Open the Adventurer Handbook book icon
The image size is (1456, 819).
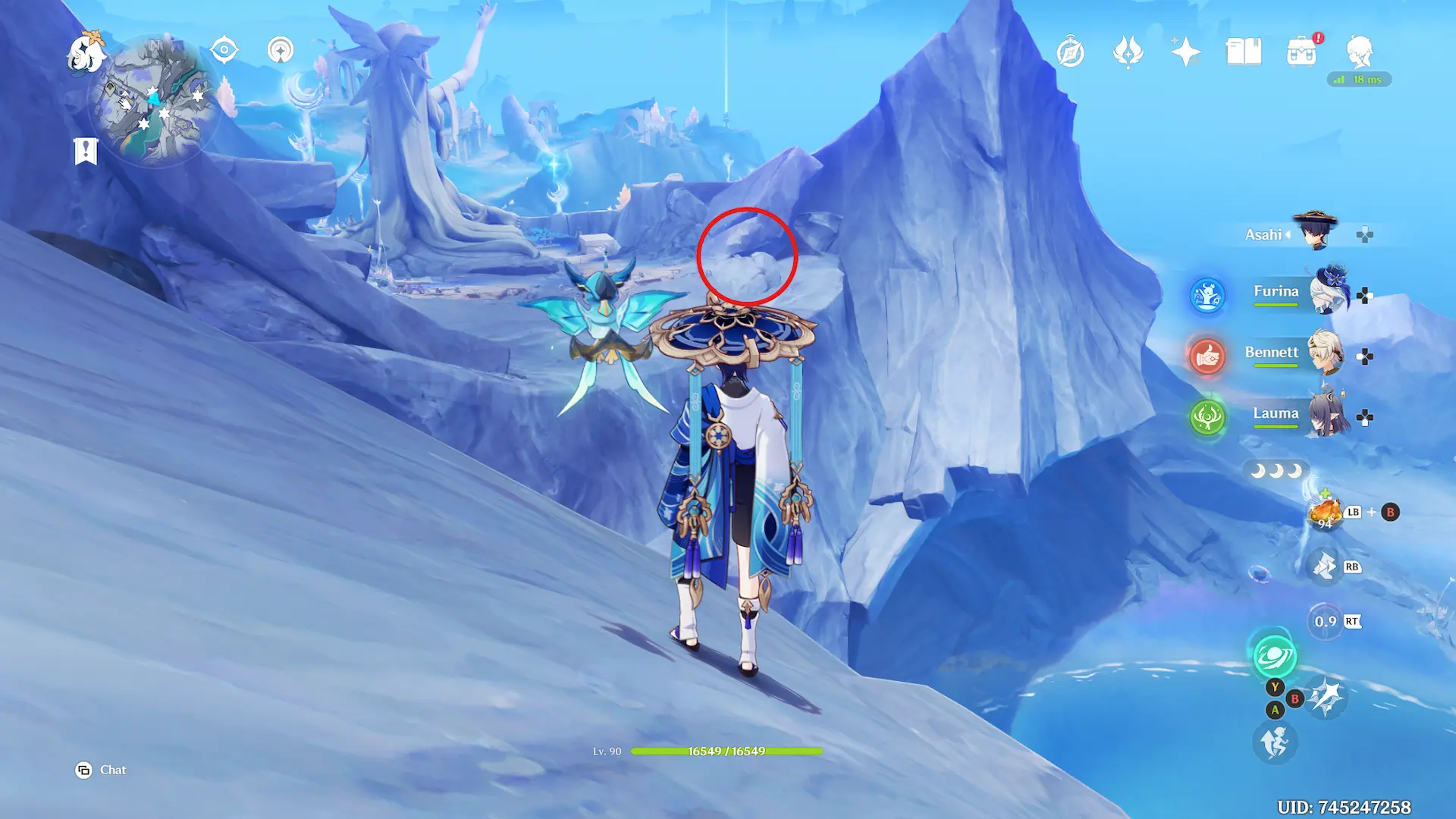point(1244,52)
